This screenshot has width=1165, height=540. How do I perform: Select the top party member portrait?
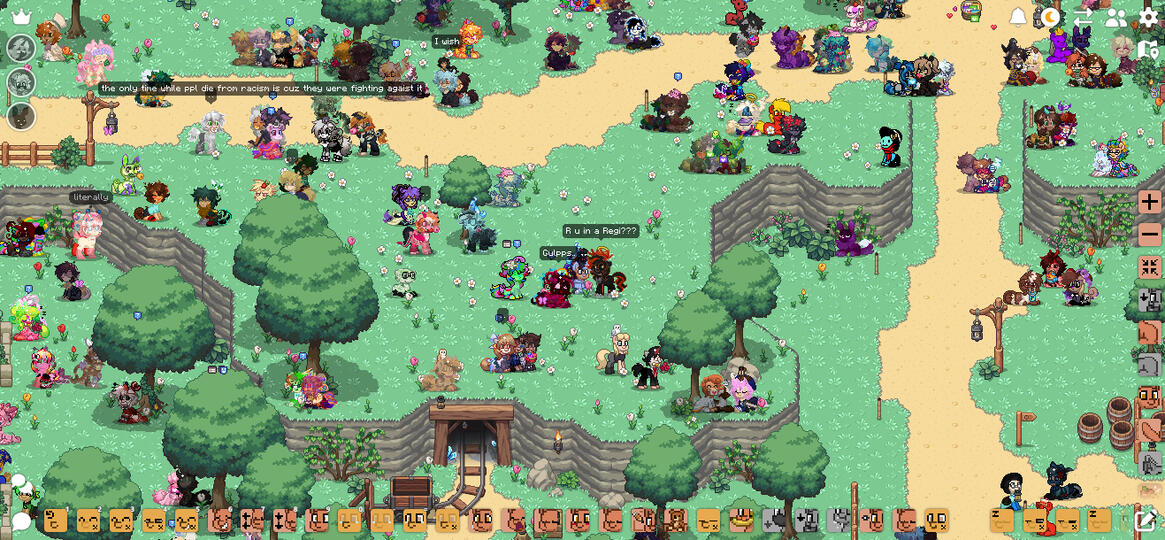click(x=21, y=48)
